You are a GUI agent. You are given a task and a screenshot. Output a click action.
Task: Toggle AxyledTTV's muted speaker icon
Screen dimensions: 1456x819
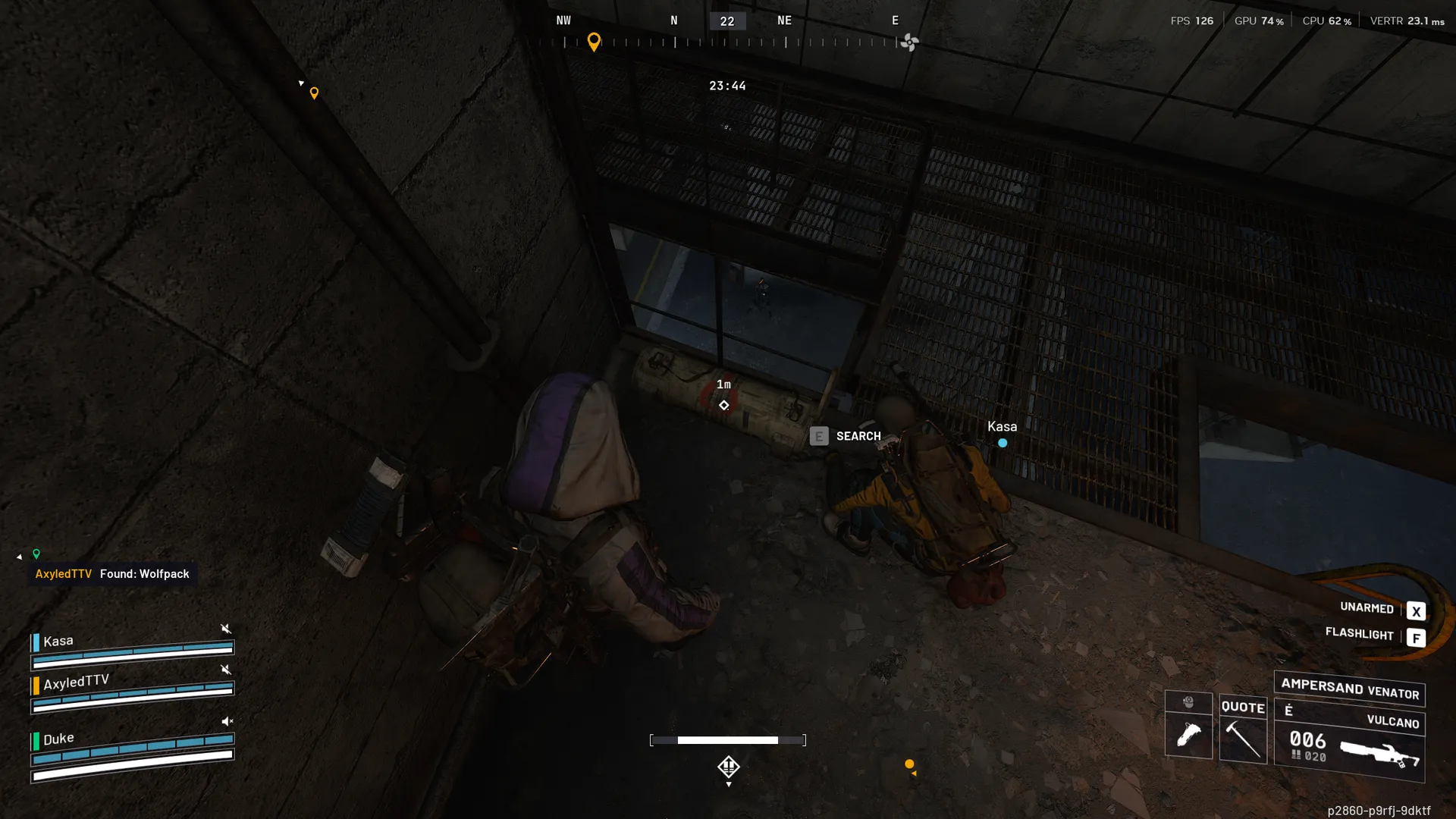(225, 670)
